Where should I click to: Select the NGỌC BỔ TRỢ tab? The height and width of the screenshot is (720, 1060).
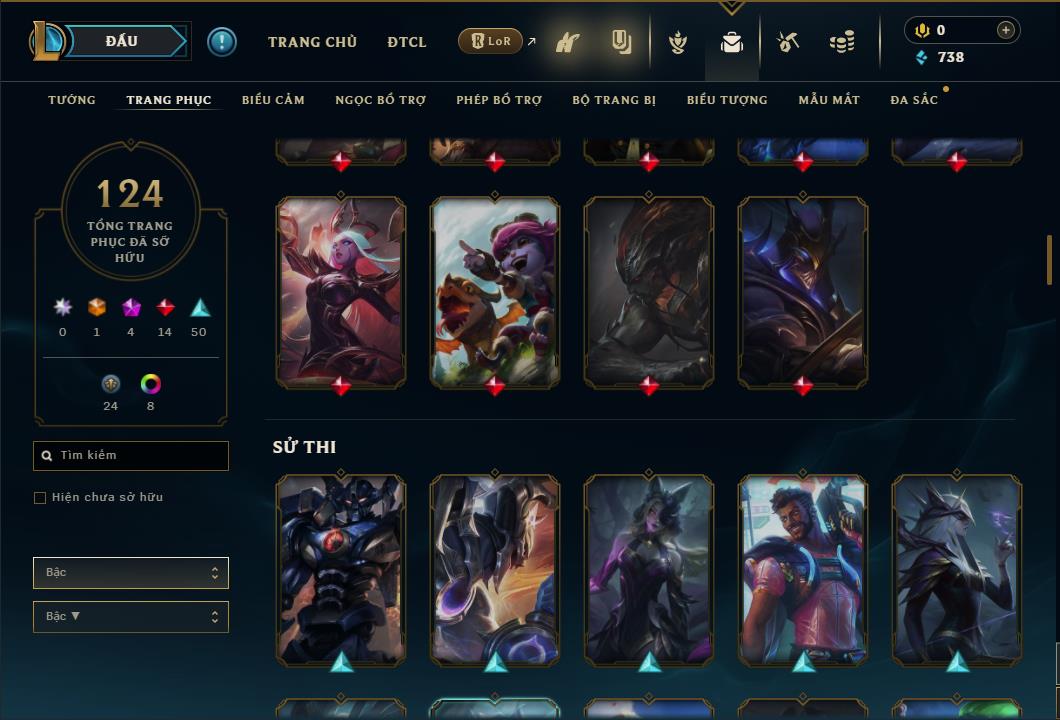[380, 100]
